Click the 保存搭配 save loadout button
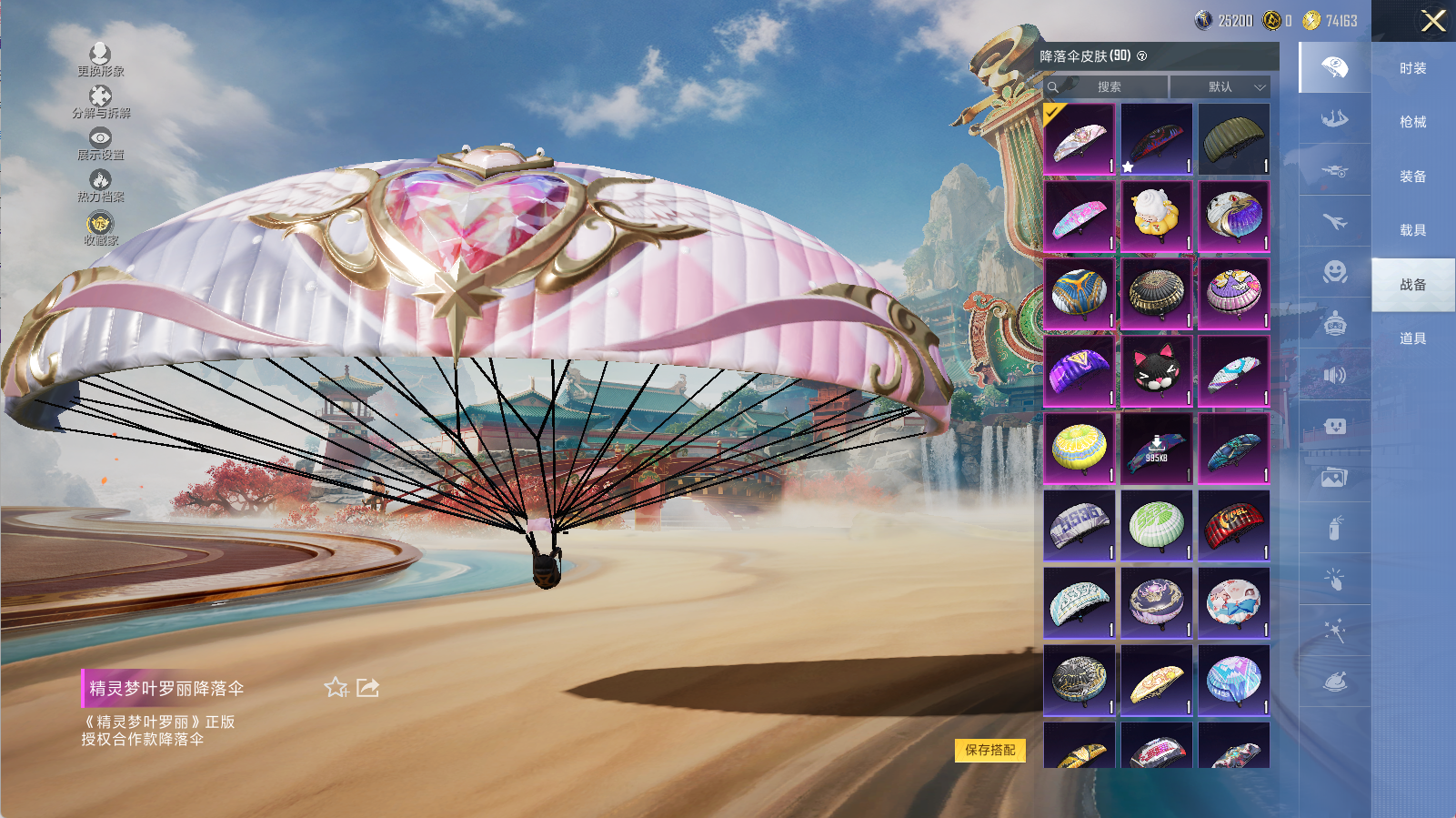The image size is (1456, 818). [x=989, y=750]
